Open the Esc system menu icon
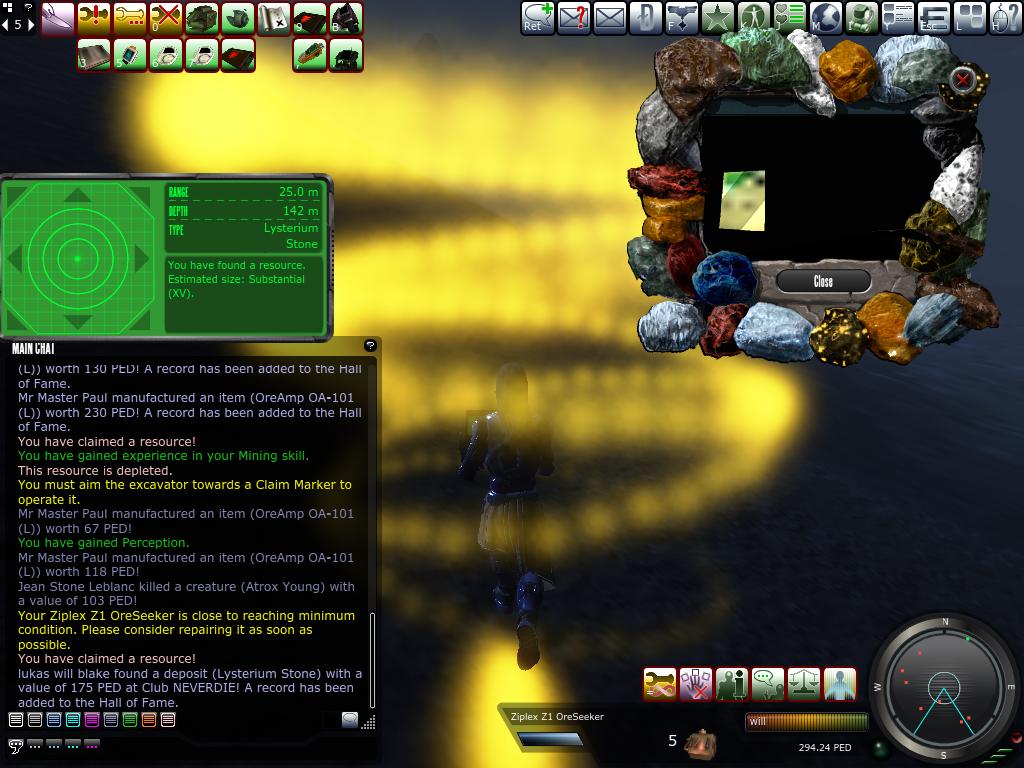This screenshot has height=768, width=1024. 934,17
